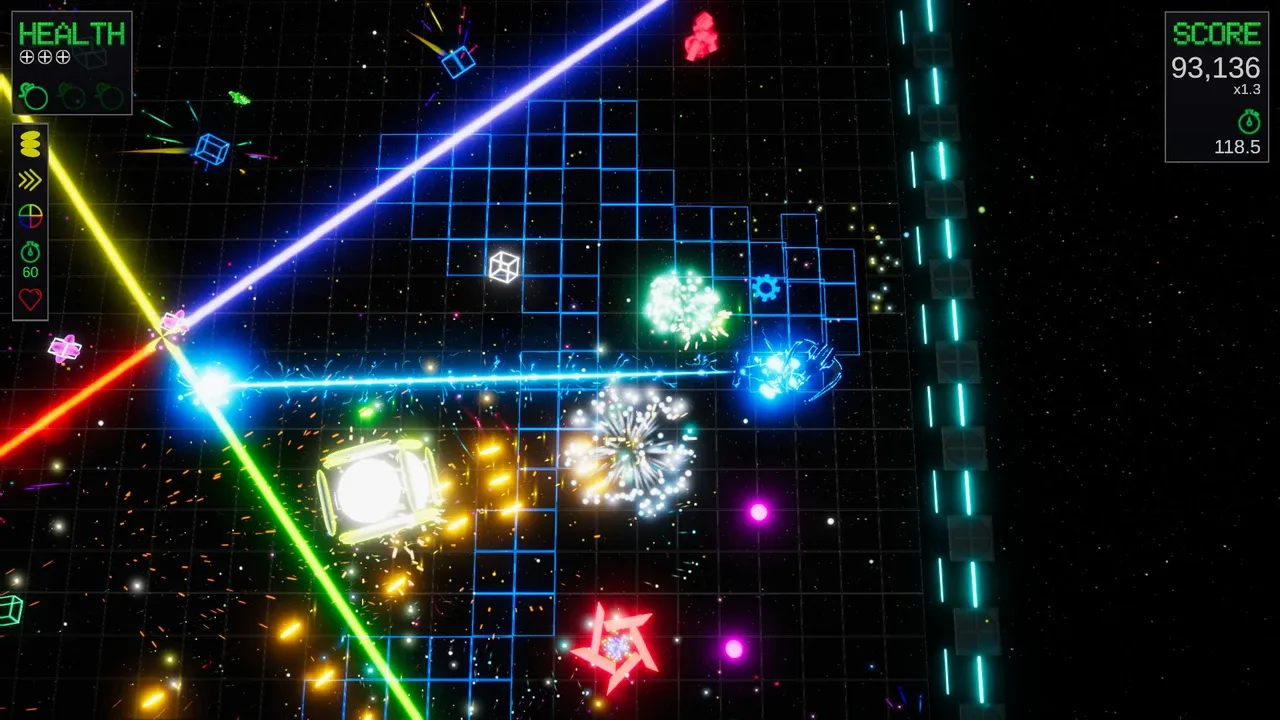
Task: Click the red shuriken enemy near the bottom
Action: click(x=617, y=645)
